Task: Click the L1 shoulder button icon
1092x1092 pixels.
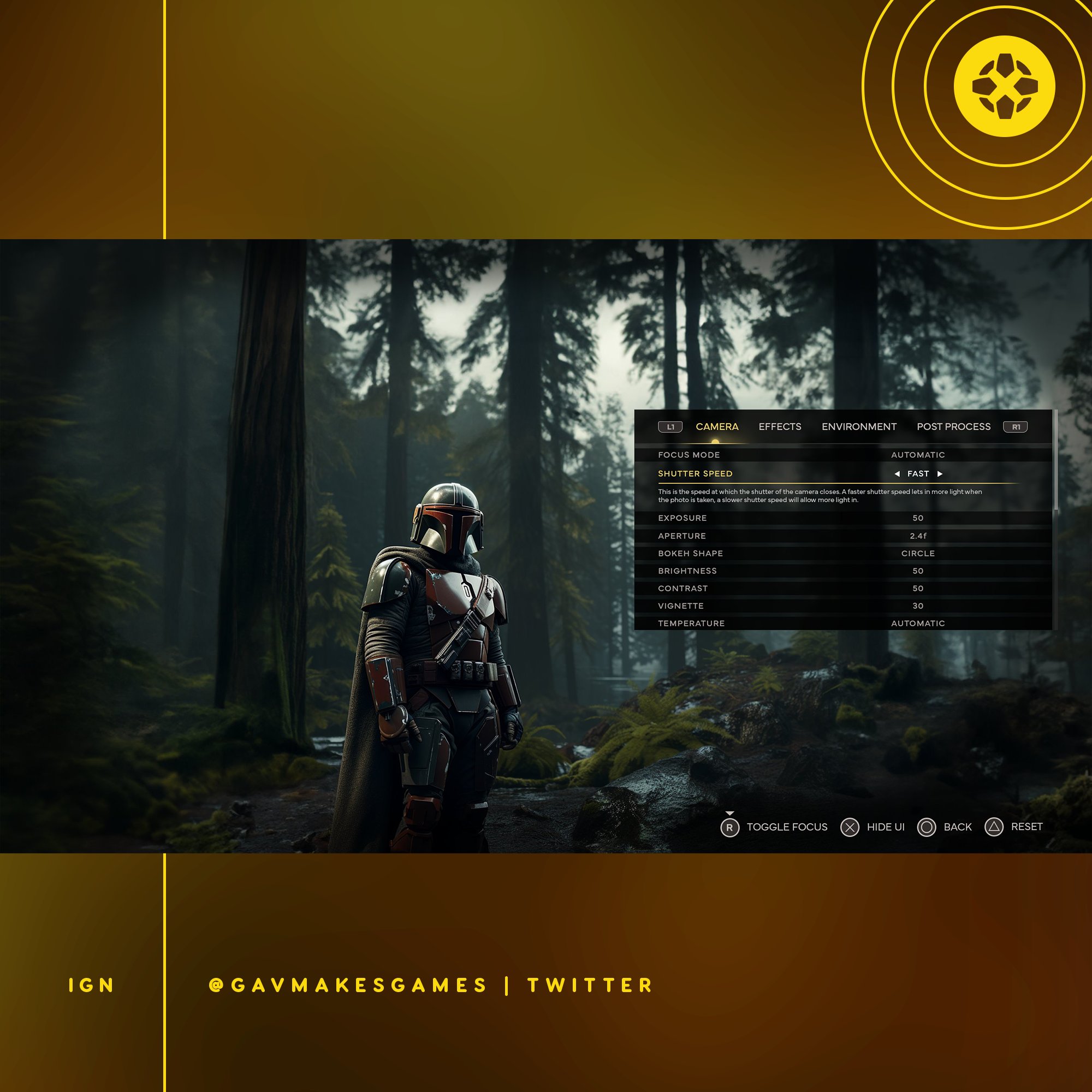Action: [x=670, y=427]
